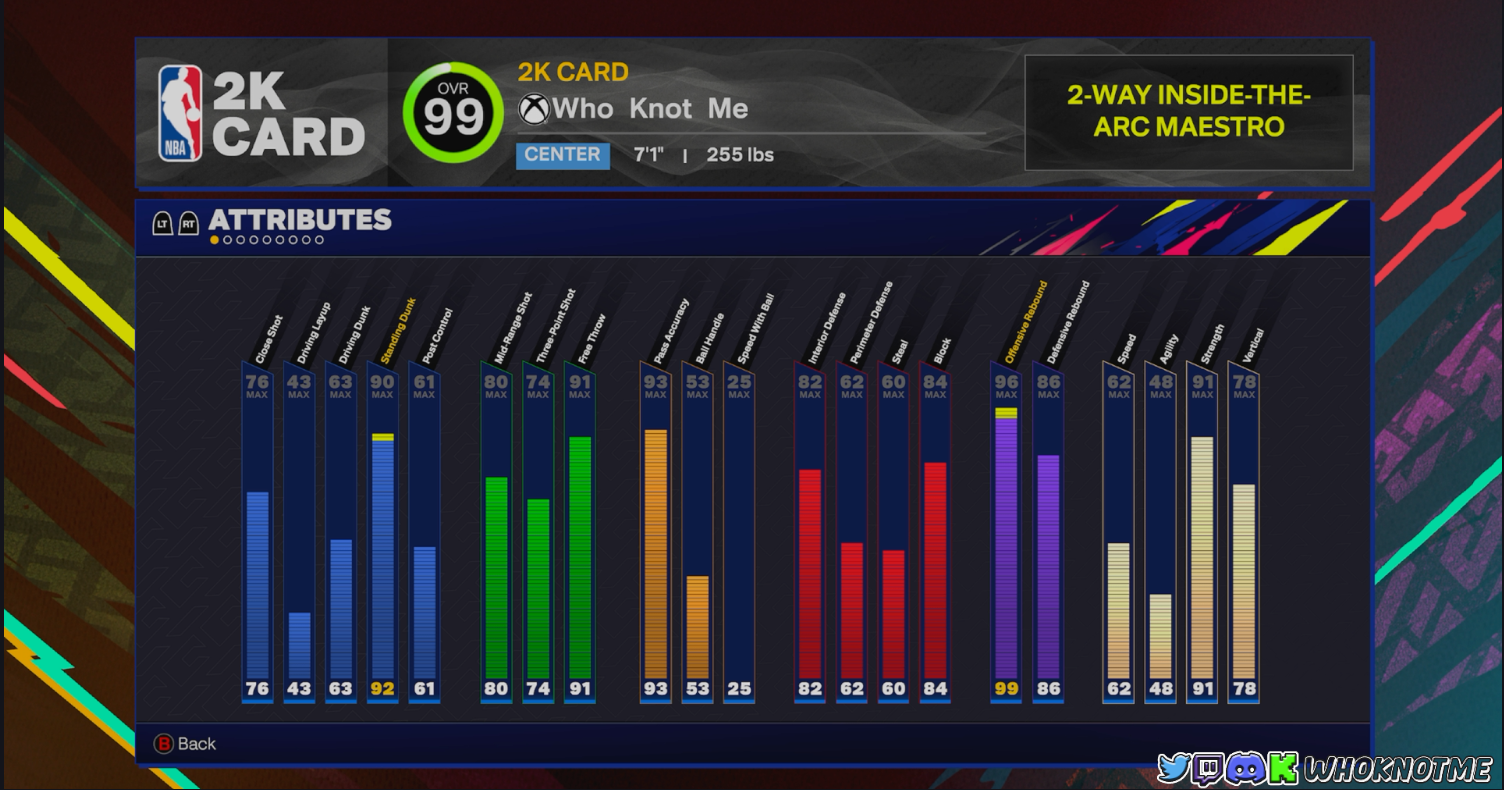Jump to the last page indicator dot
Viewport: 1504px width, 790px height.
(x=319, y=240)
